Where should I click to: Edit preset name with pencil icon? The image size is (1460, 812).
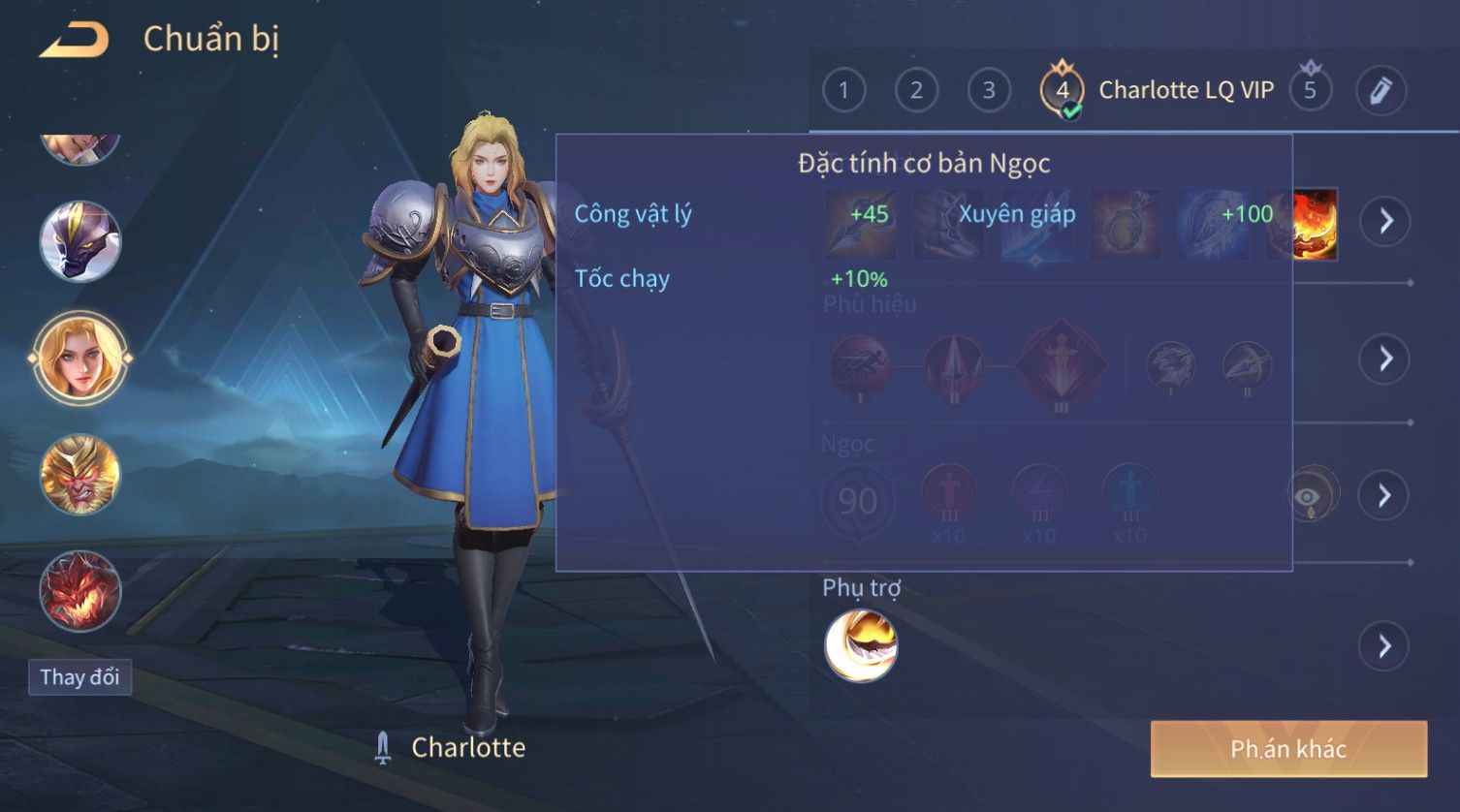1381,91
